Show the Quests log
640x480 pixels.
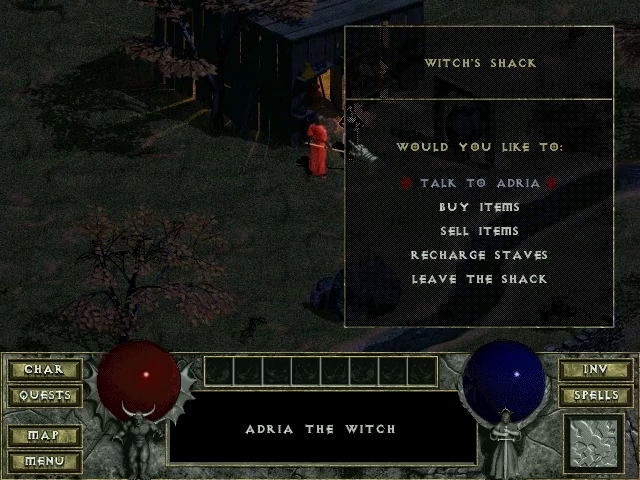coord(44,395)
